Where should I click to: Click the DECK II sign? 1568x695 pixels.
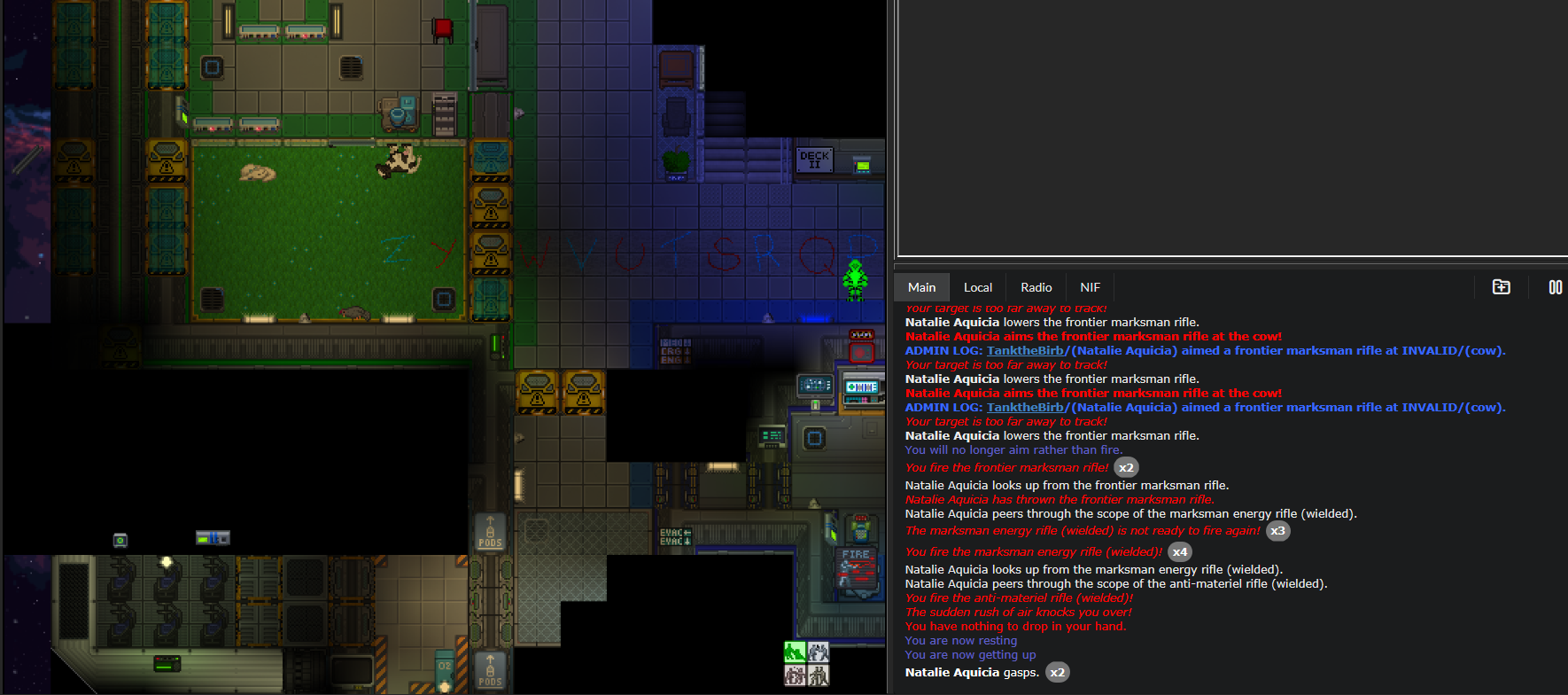(814, 160)
